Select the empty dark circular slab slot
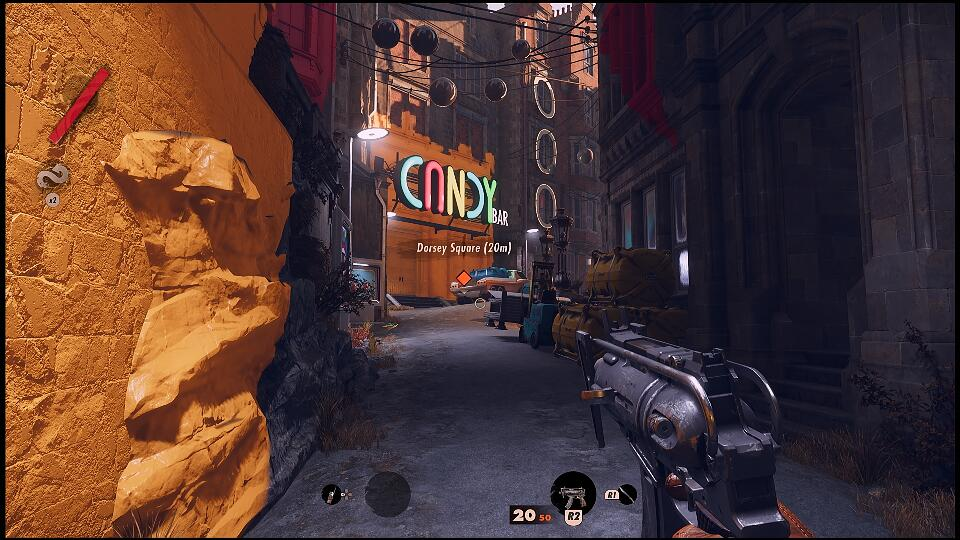Image resolution: width=960 pixels, height=540 pixels. point(387,494)
